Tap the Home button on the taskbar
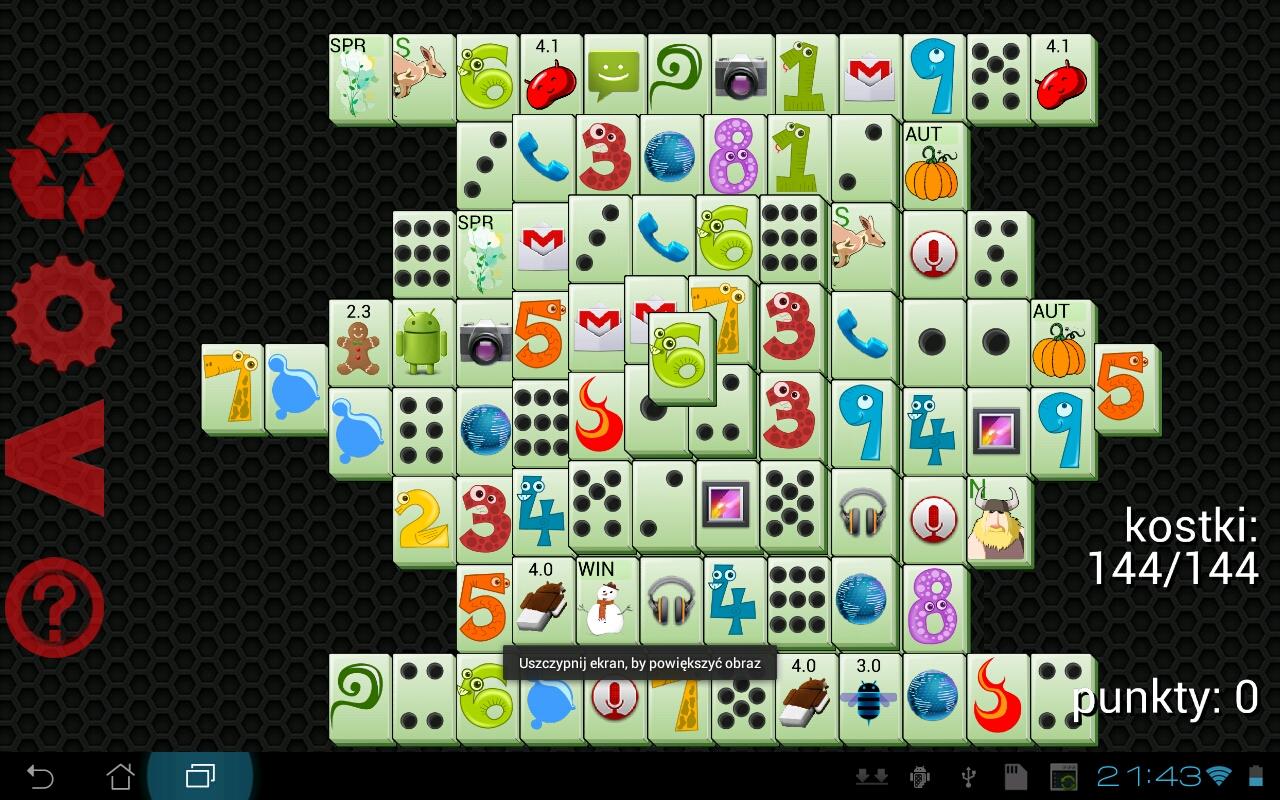Image resolution: width=1280 pixels, height=800 pixels. [x=120, y=775]
